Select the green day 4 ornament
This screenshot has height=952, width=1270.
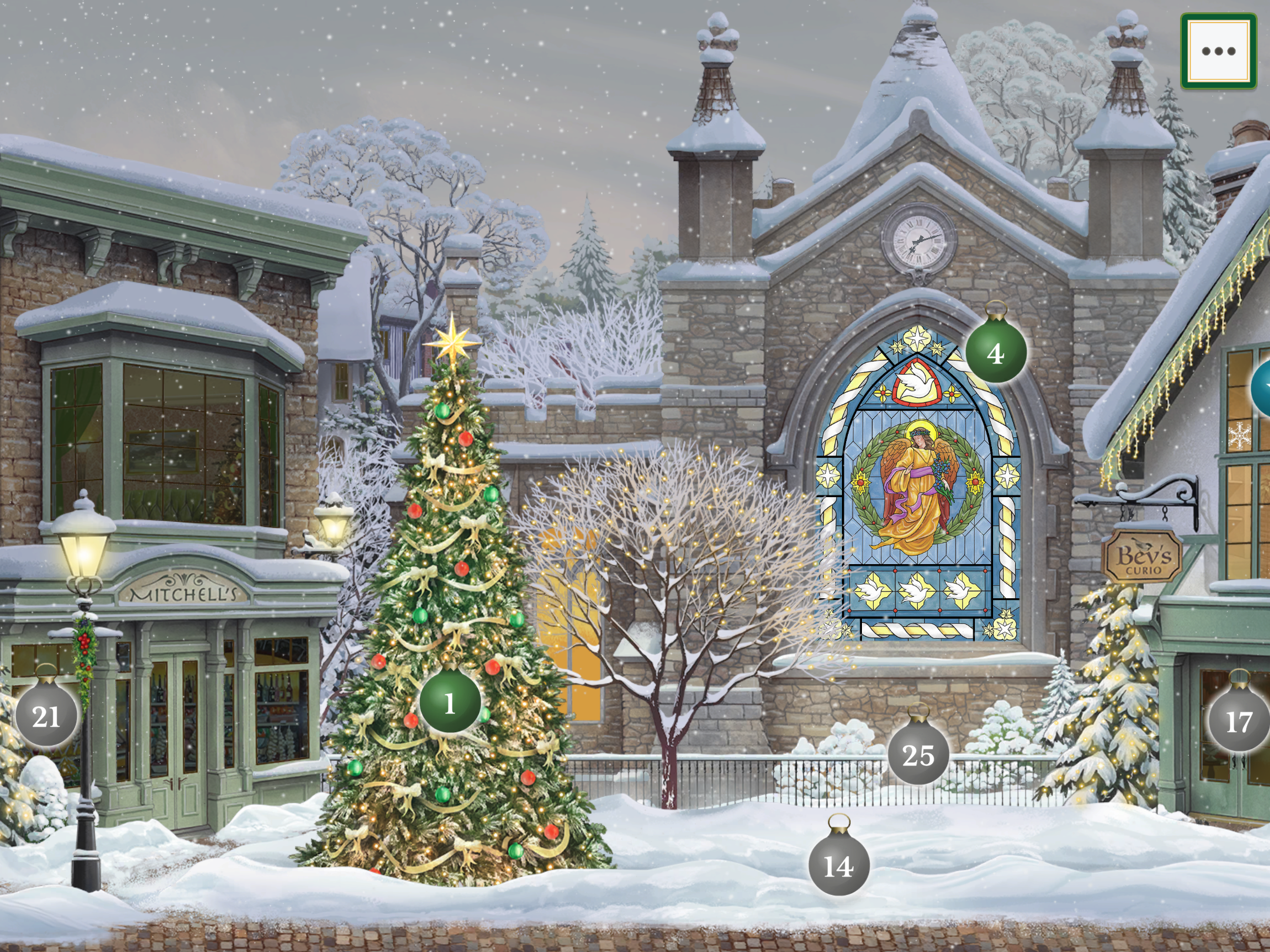coord(995,353)
